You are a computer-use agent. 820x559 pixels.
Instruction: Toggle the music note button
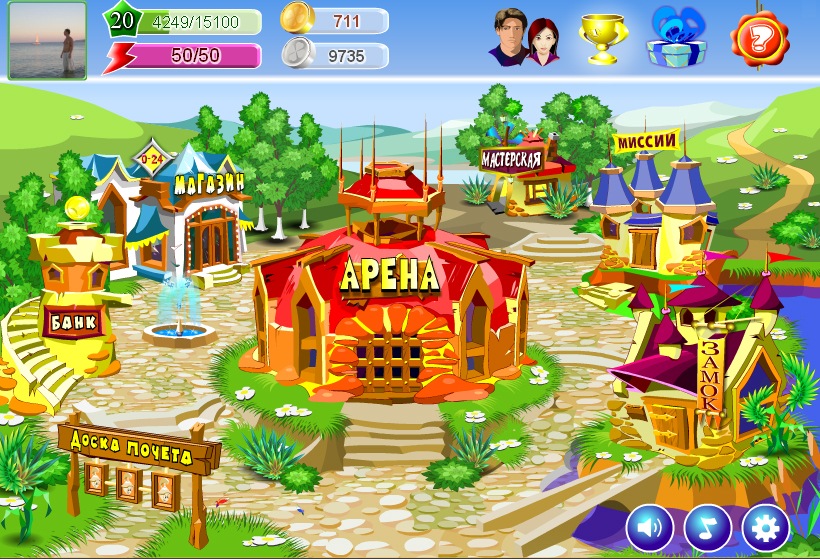708,526
